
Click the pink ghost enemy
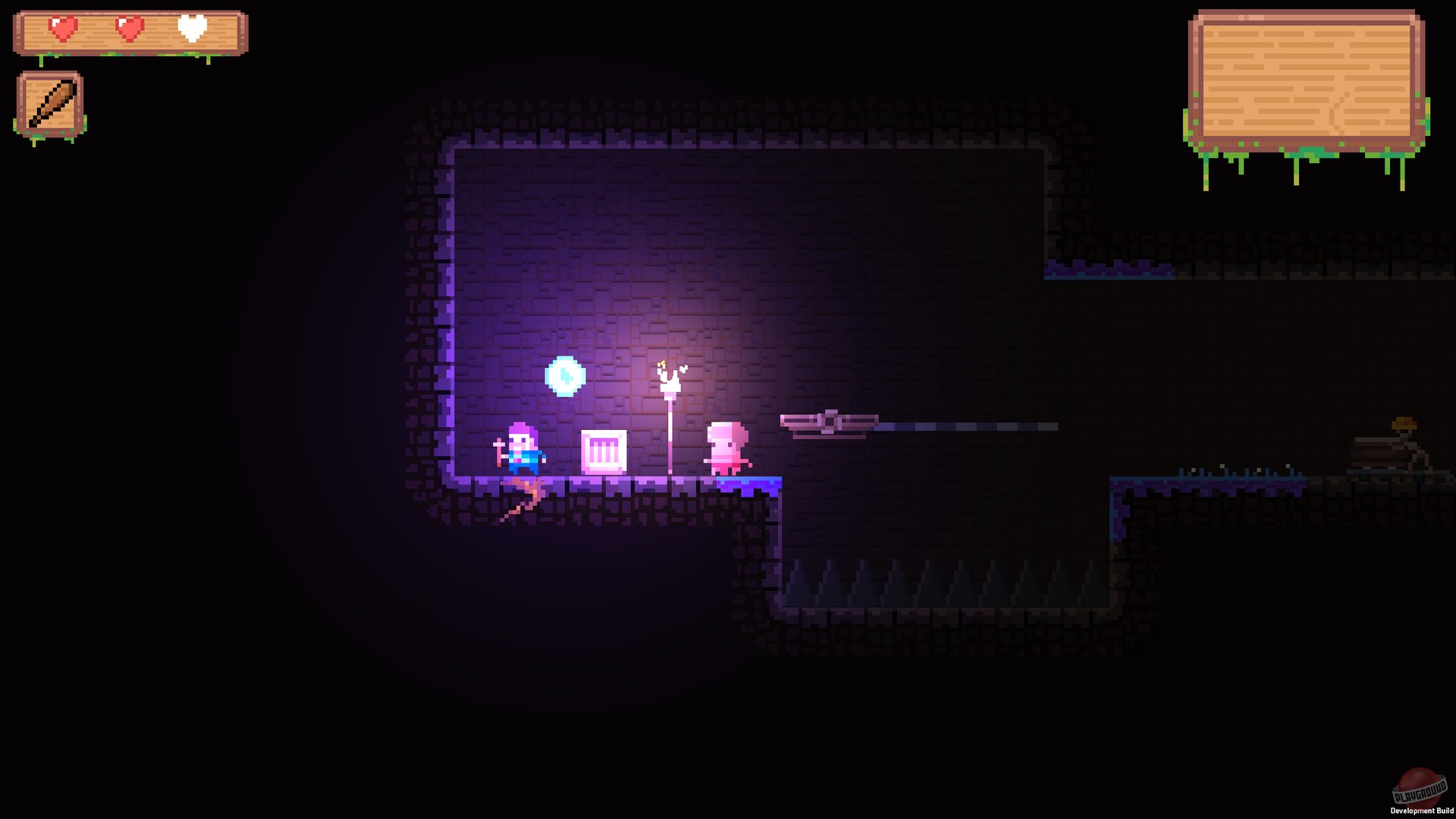tap(725, 446)
